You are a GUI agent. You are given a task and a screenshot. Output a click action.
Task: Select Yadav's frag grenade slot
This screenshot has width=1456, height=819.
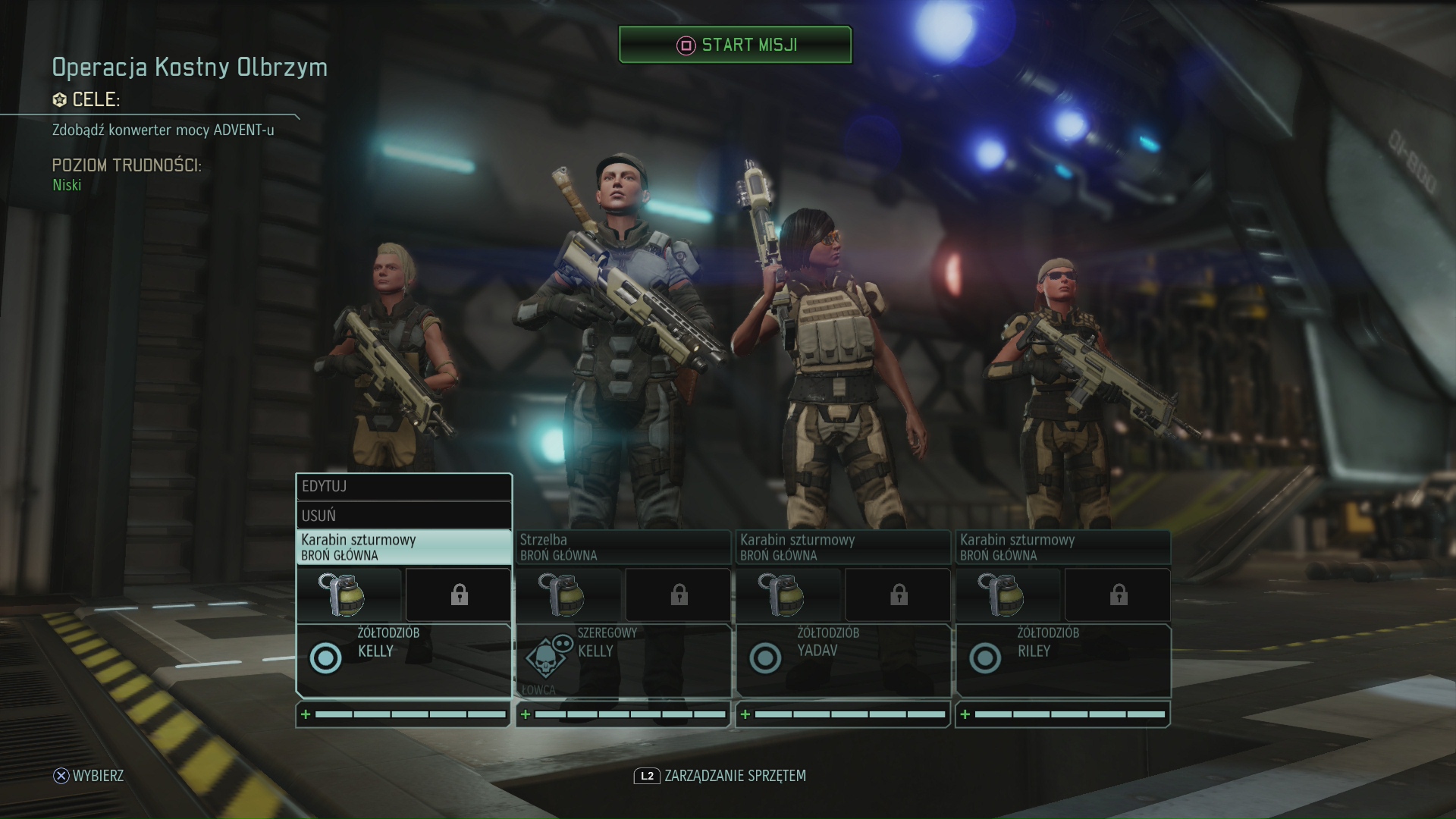point(789,595)
